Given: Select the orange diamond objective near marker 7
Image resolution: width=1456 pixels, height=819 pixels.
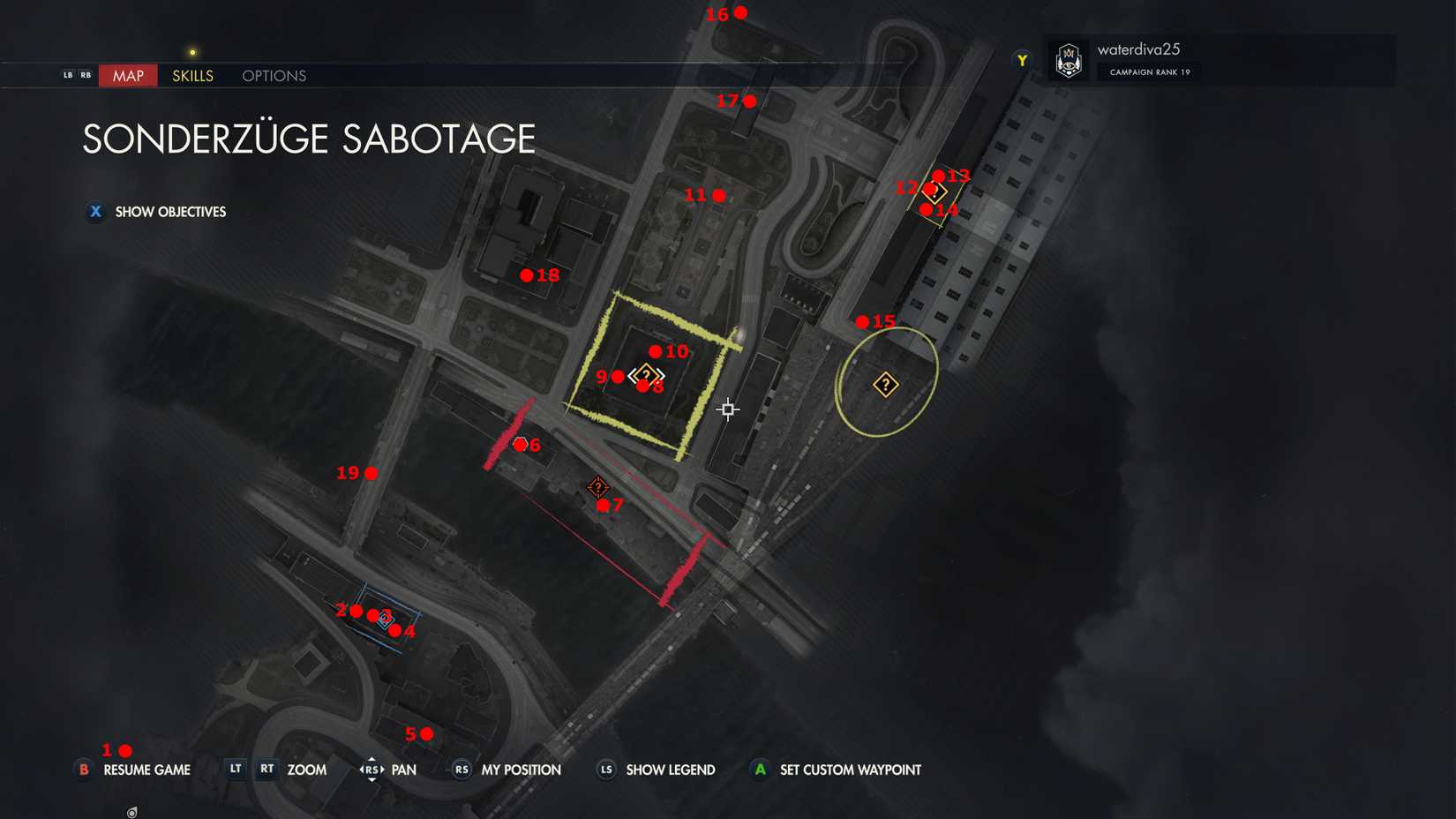Looking at the screenshot, I should point(598,486).
